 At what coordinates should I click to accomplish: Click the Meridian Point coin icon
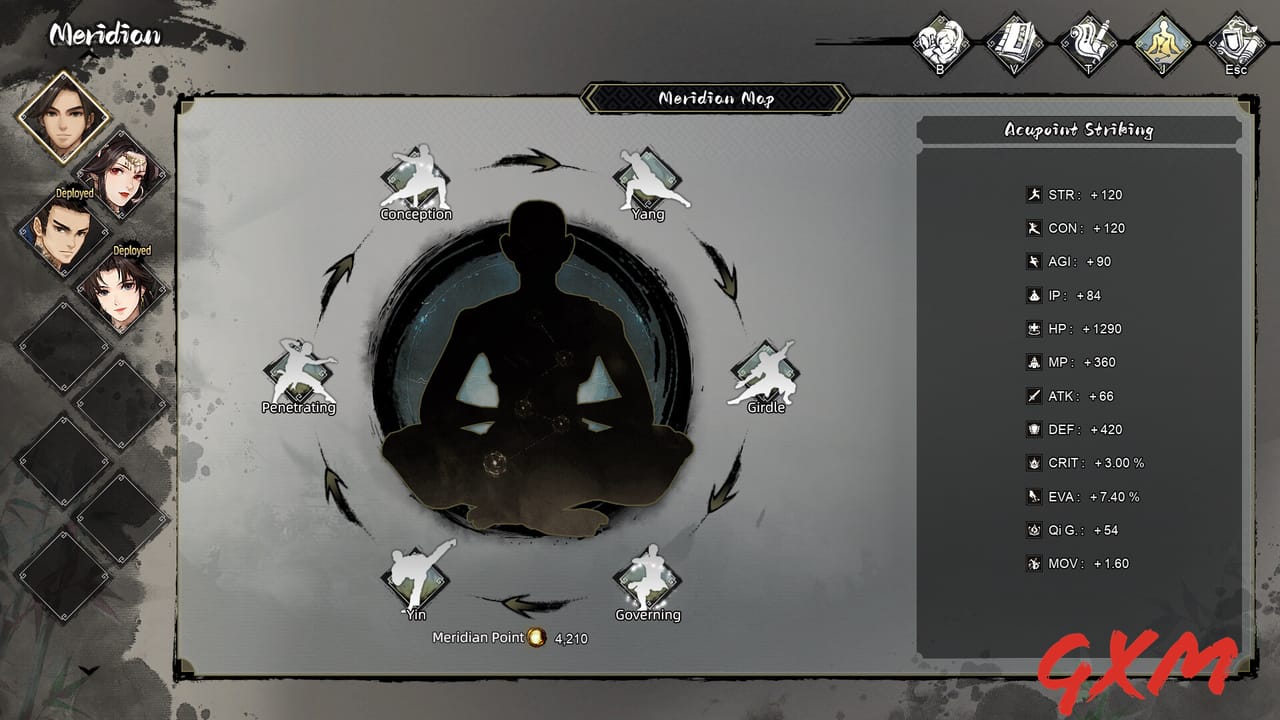click(538, 637)
